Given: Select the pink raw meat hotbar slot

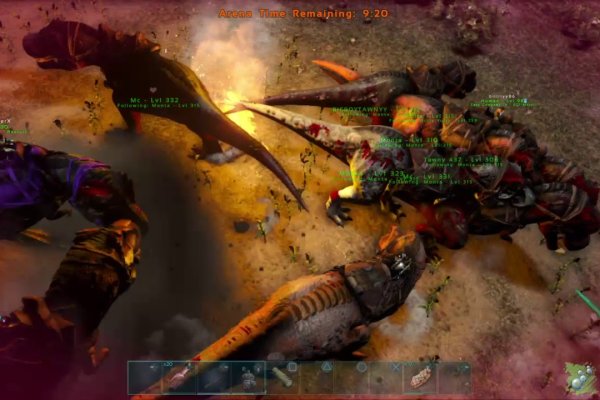Looking at the screenshot, I should [x=180, y=378].
